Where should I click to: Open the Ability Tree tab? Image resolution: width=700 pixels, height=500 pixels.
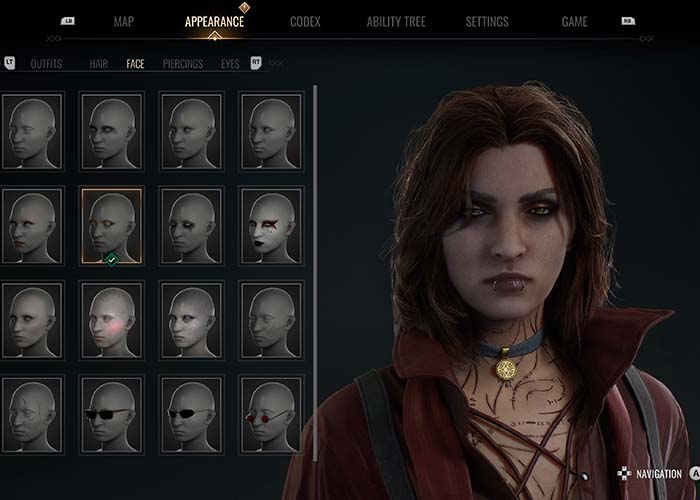click(x=398, y=21)
